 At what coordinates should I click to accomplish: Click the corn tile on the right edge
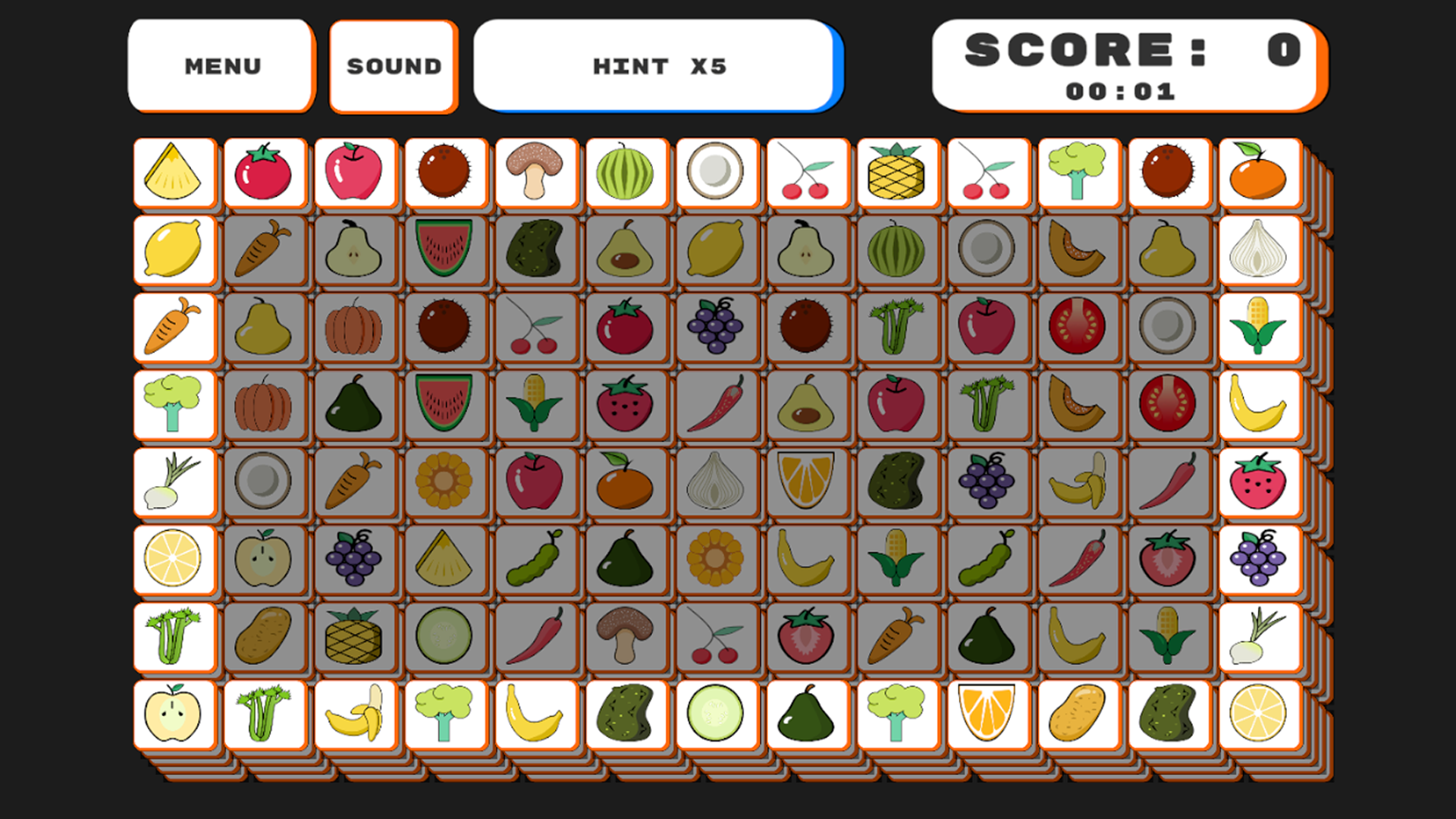[1259, 328]
